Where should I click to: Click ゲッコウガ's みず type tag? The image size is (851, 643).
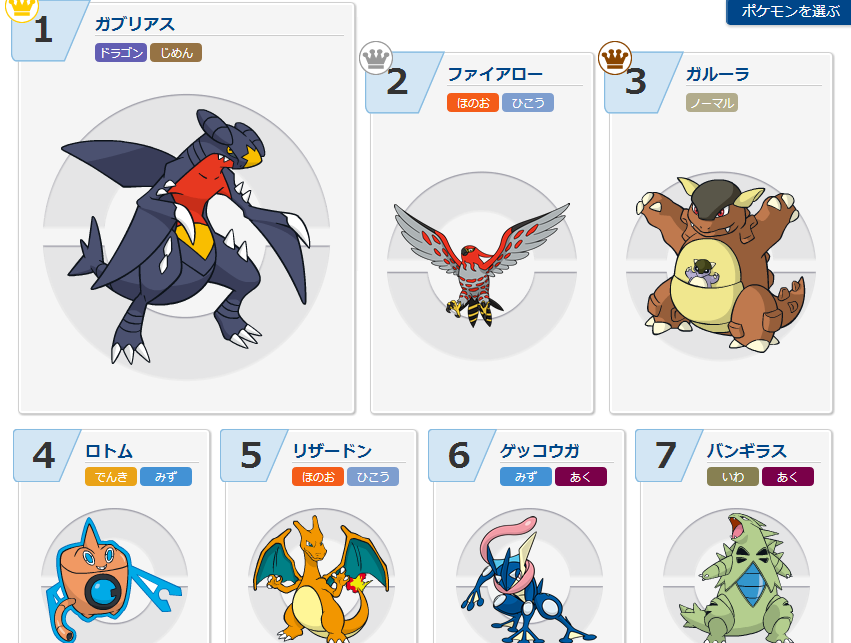pos(526,477)
